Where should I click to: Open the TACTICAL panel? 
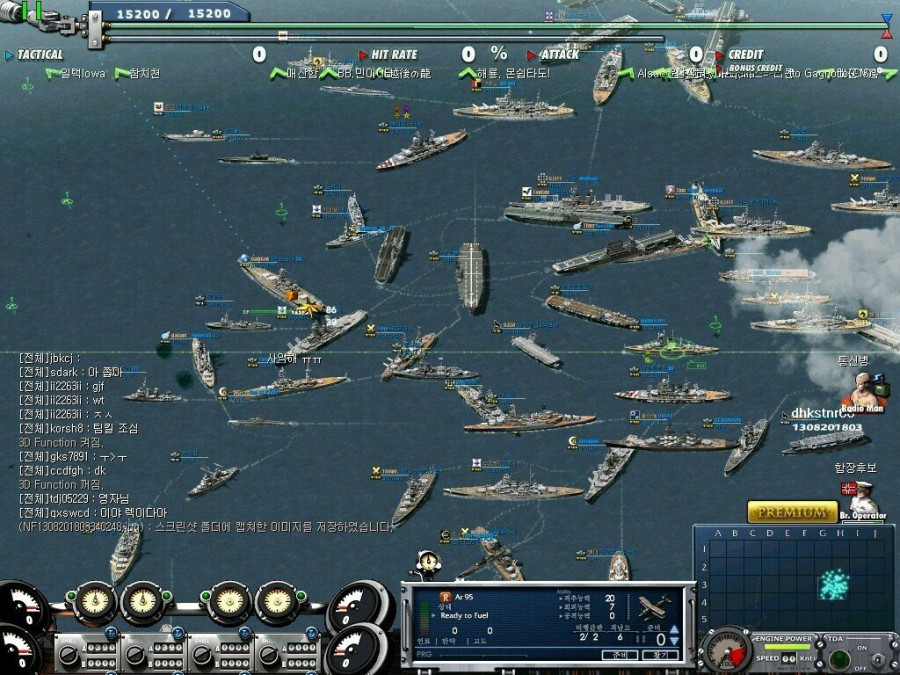(40, 55)
